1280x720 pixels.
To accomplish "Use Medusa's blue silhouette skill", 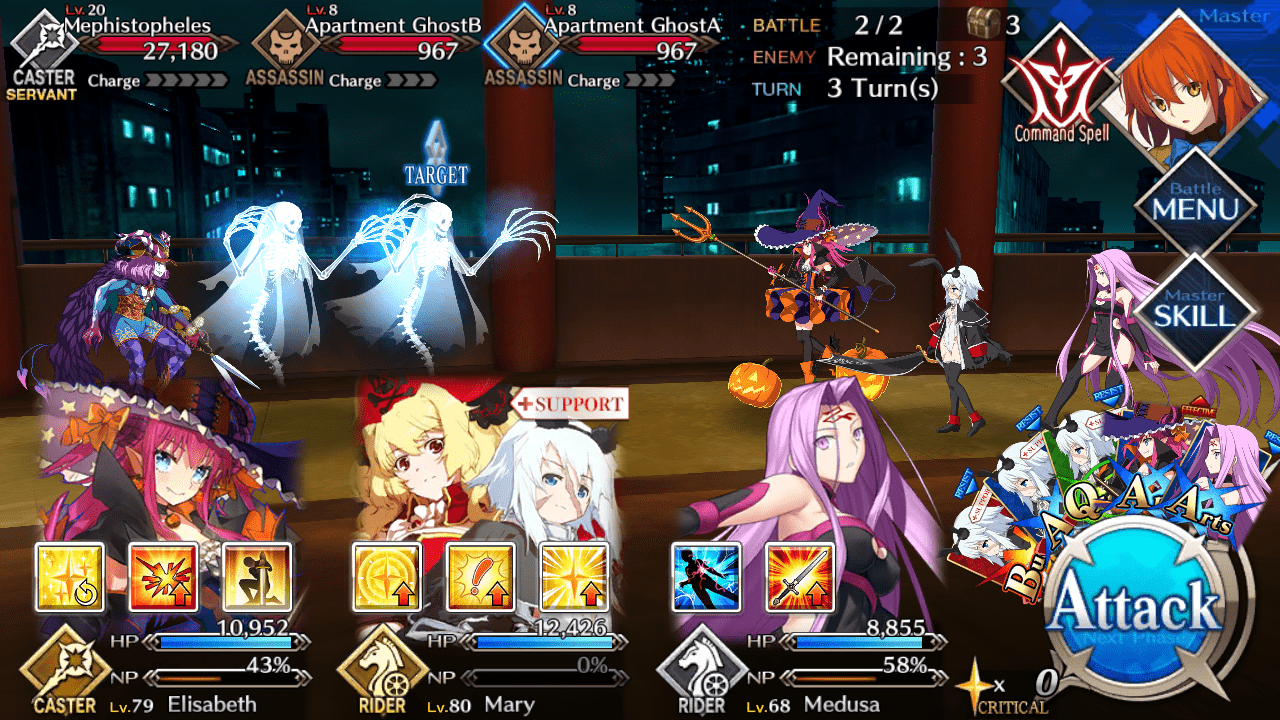I will pyautogui.click(x=706, y=577).
